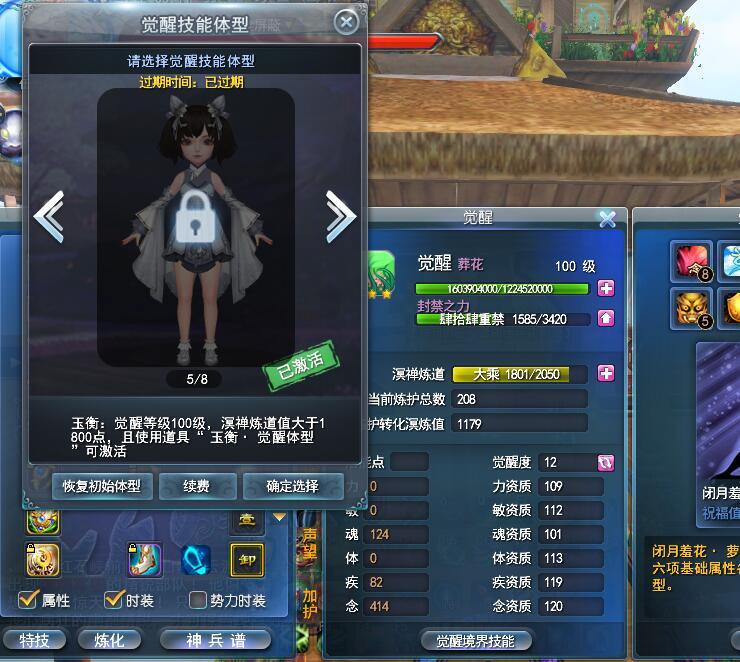Screen dimensions: 740x662
Task: Toggle the 属性 checkbox
Action: point(29,601)
